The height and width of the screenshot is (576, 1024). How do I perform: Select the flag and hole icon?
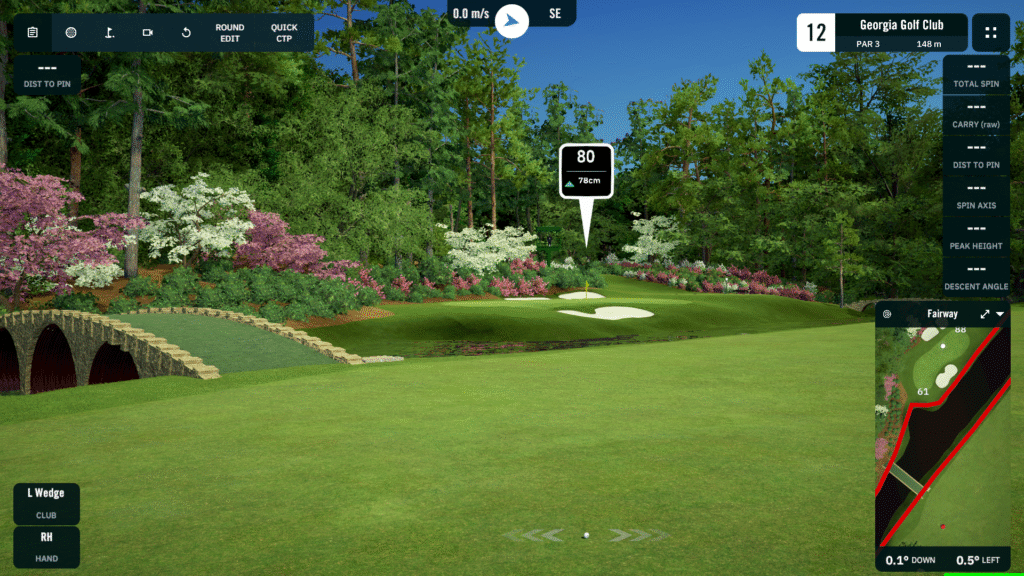point(110,32)
